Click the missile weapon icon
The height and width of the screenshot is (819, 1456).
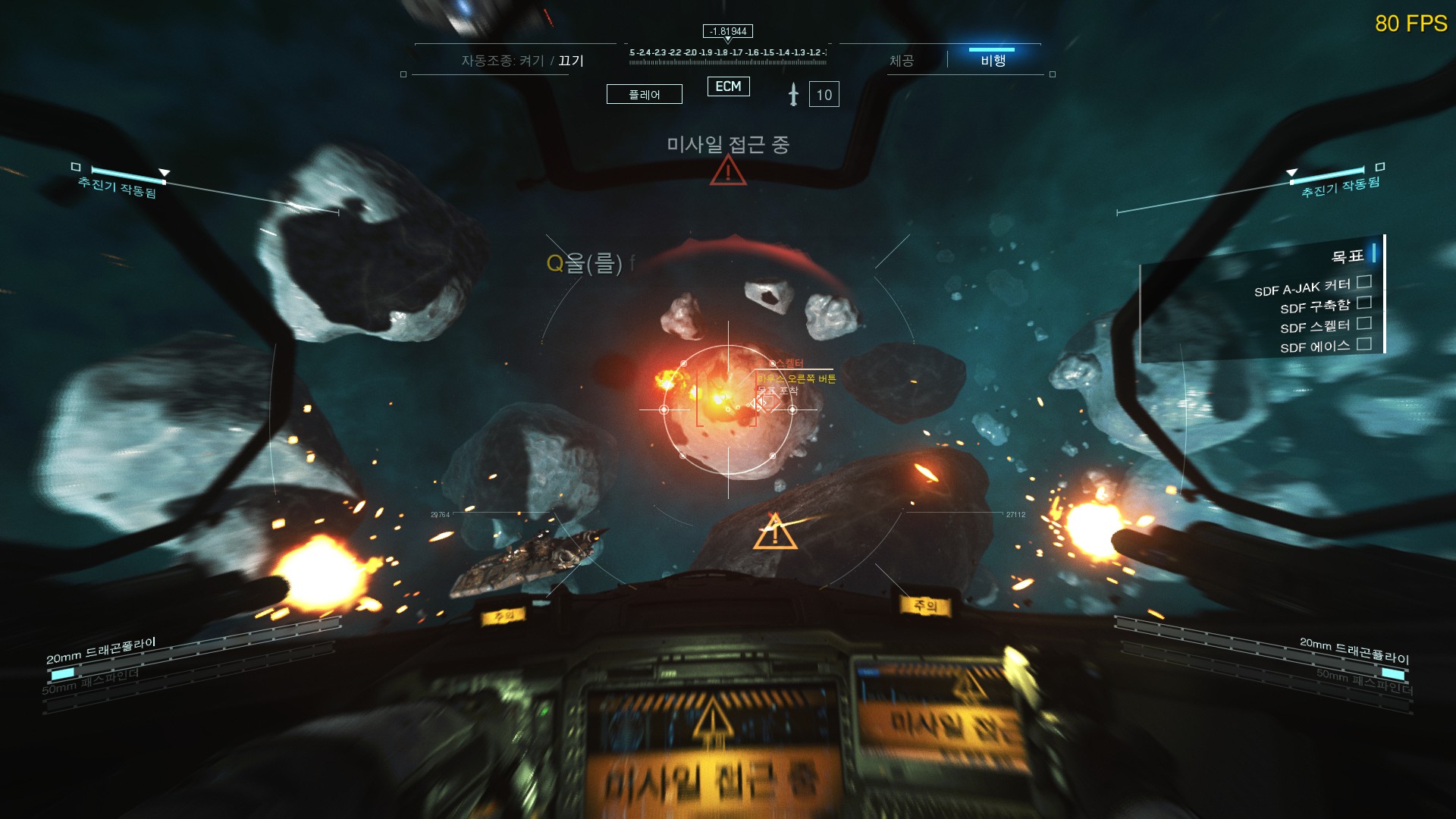click(x=793, y=94)
